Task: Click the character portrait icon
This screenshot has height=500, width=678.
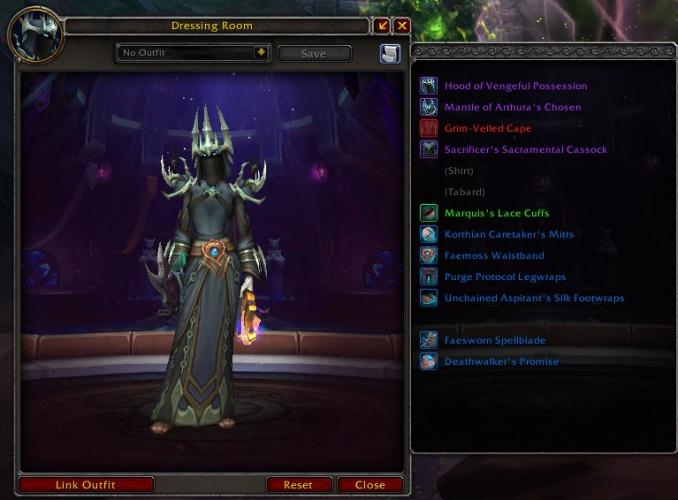Action: (x=36, y=36)
